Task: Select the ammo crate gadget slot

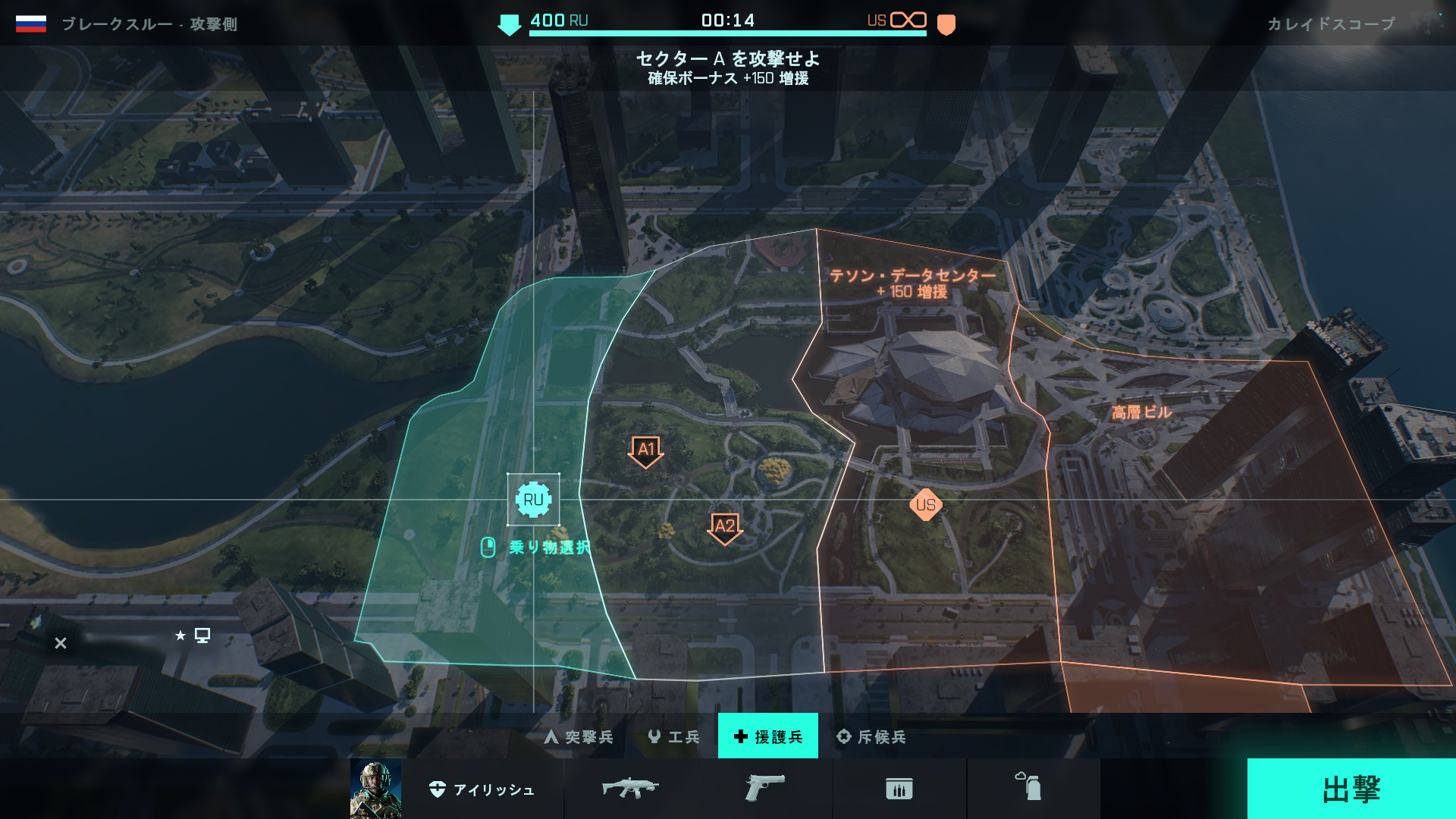Action: coord(899,789)
